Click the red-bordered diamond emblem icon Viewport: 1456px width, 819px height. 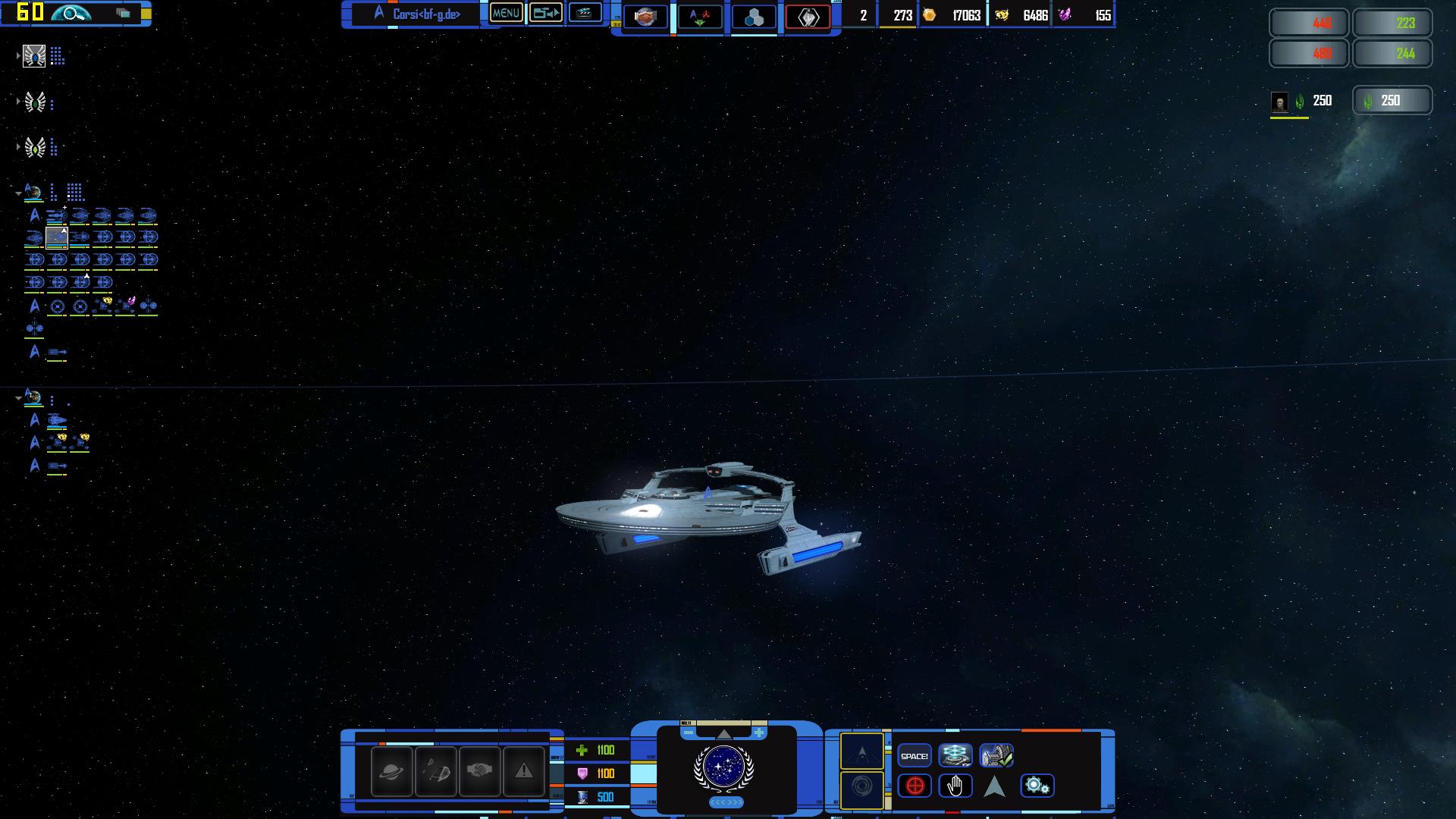pos(808,17)
